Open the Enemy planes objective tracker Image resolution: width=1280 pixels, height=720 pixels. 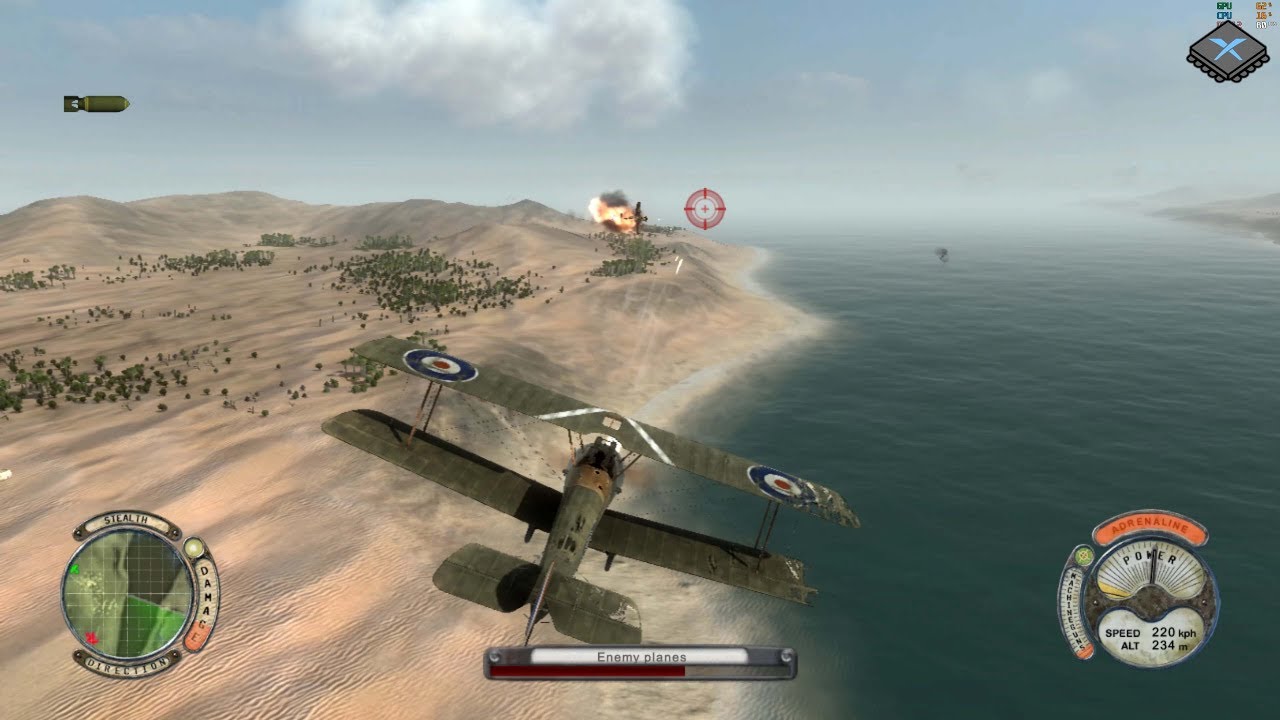tap(640, 662)
